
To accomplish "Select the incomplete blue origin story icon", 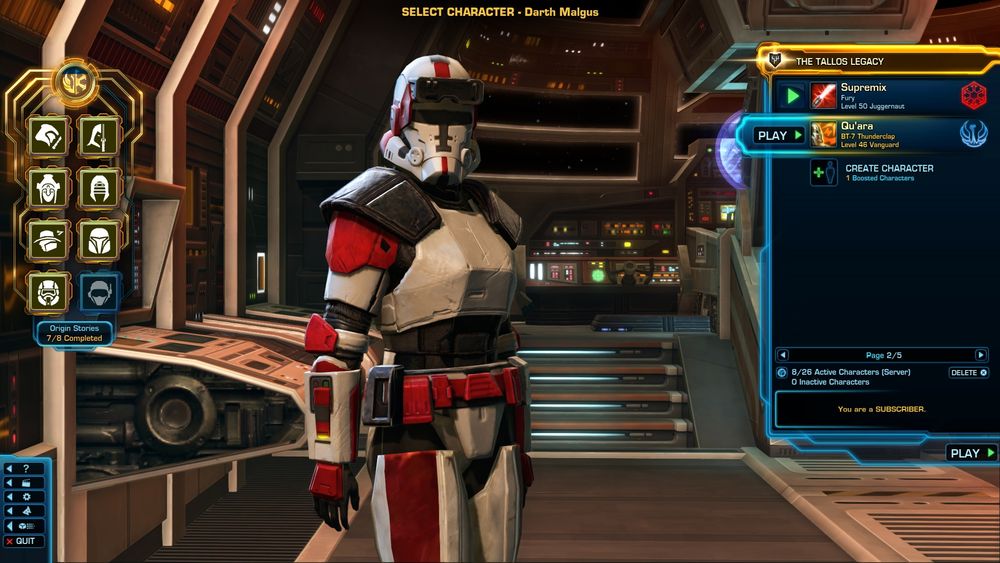I will pyautogui.click(x=100, y=291).
